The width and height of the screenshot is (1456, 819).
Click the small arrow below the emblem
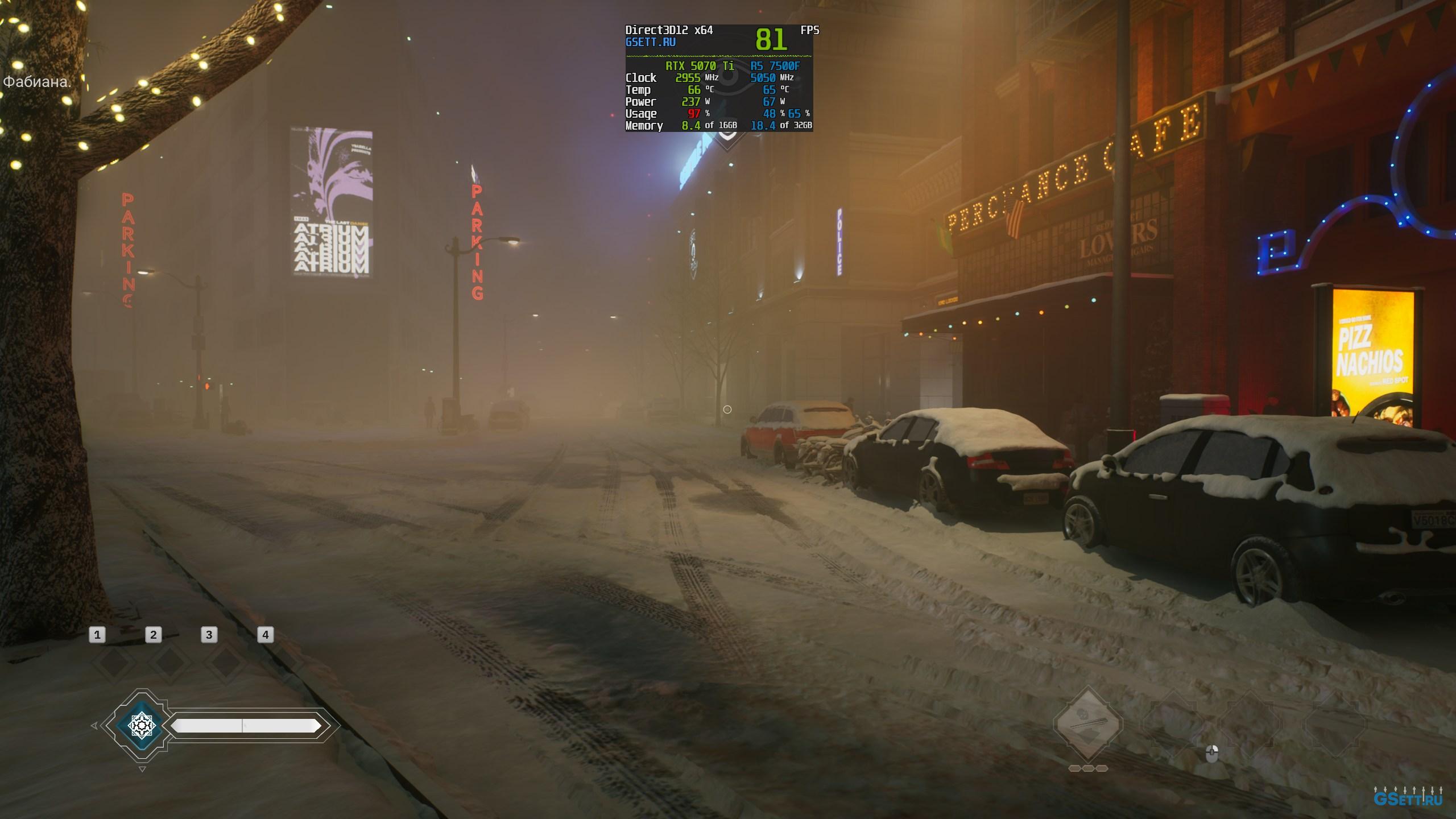click(142, 770)
